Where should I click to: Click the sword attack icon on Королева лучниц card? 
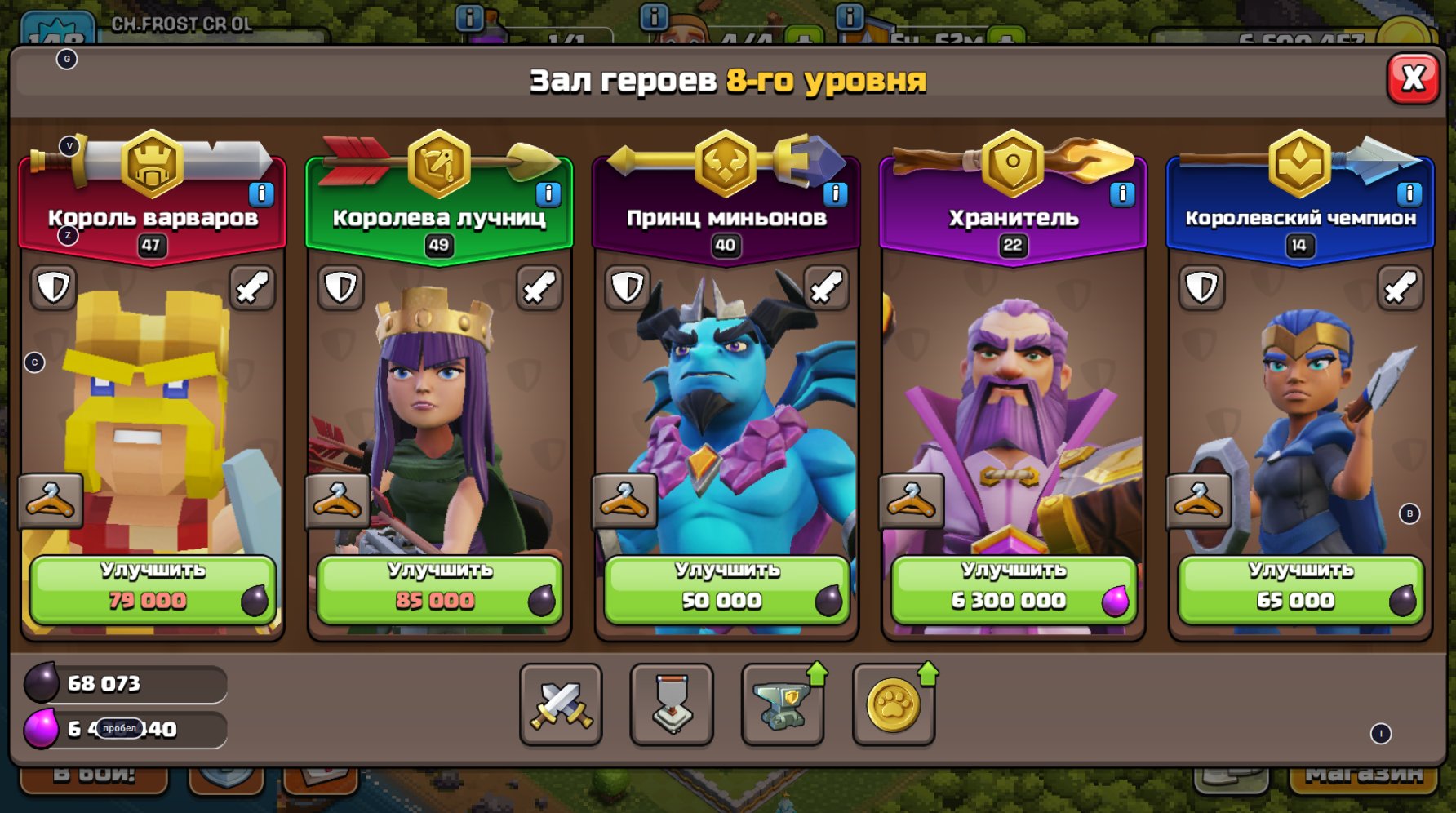click(539, 288)
